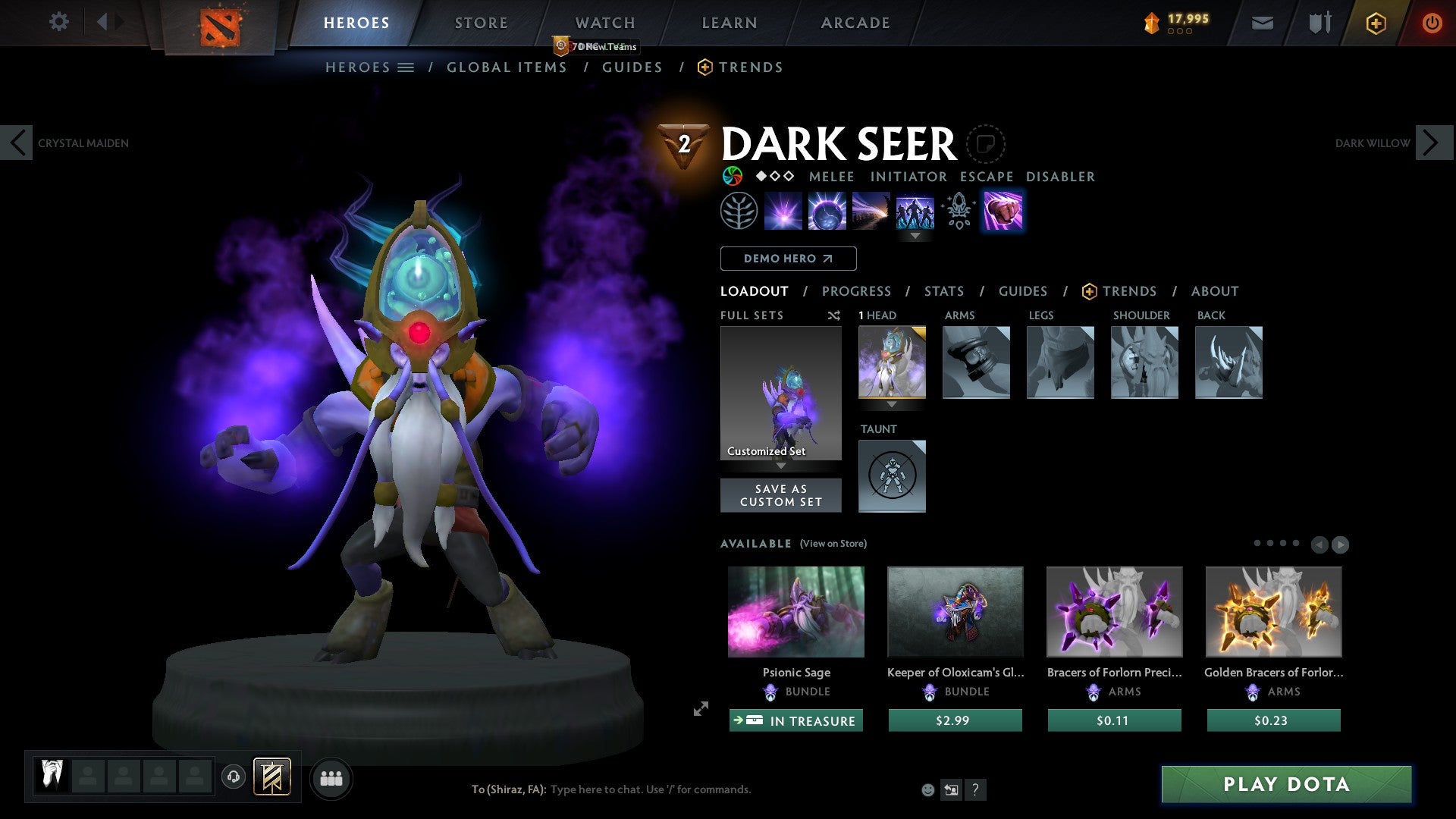Open the STATS tab for Dark Seer
Viewport: 1456px width, 819px height.
944,290
